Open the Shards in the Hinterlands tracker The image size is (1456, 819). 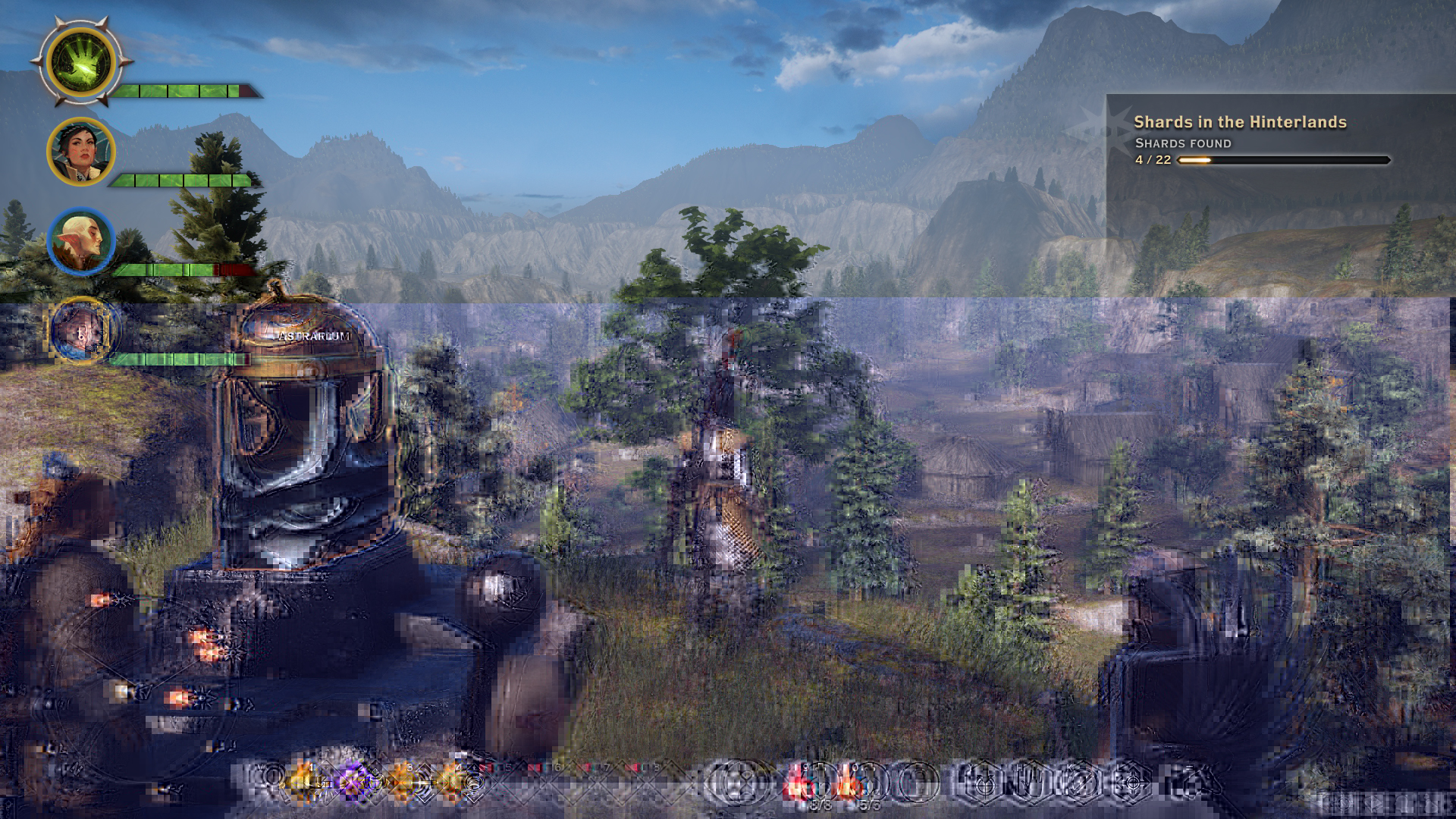1240,122
